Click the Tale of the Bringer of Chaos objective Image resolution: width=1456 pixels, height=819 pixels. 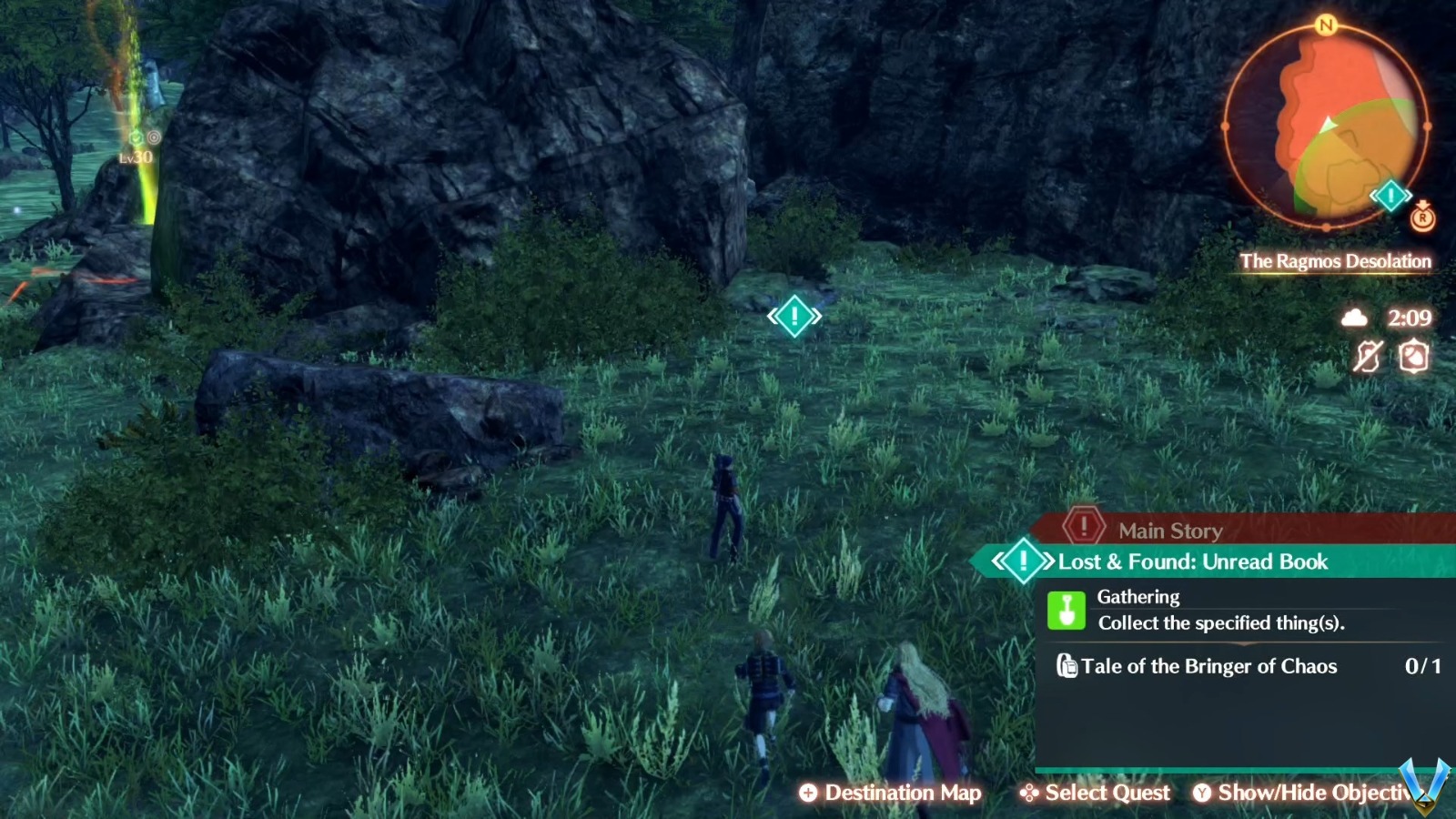[1208, 666]
